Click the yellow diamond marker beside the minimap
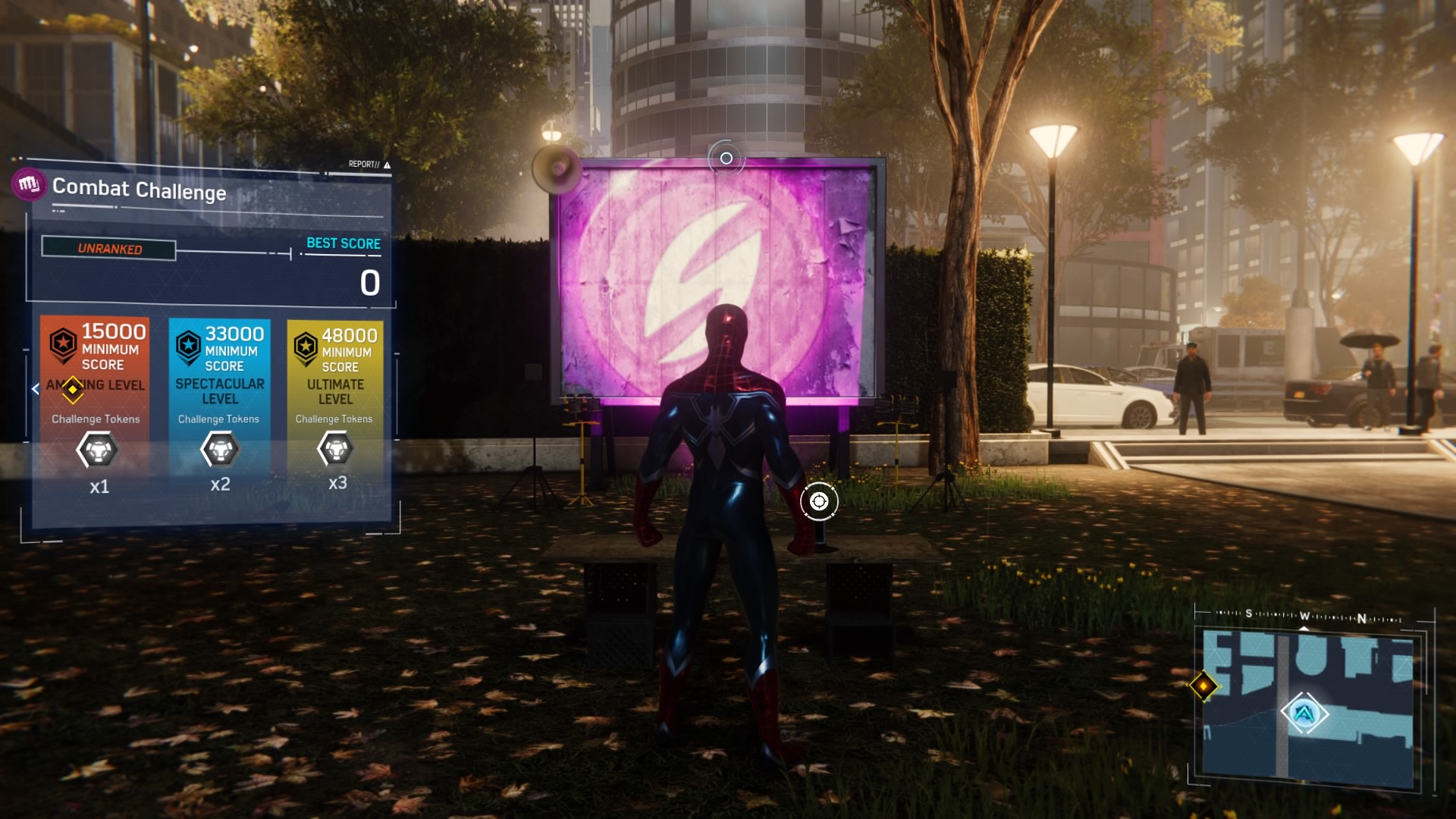1456x819 pixels. [x=1203, y=686]
